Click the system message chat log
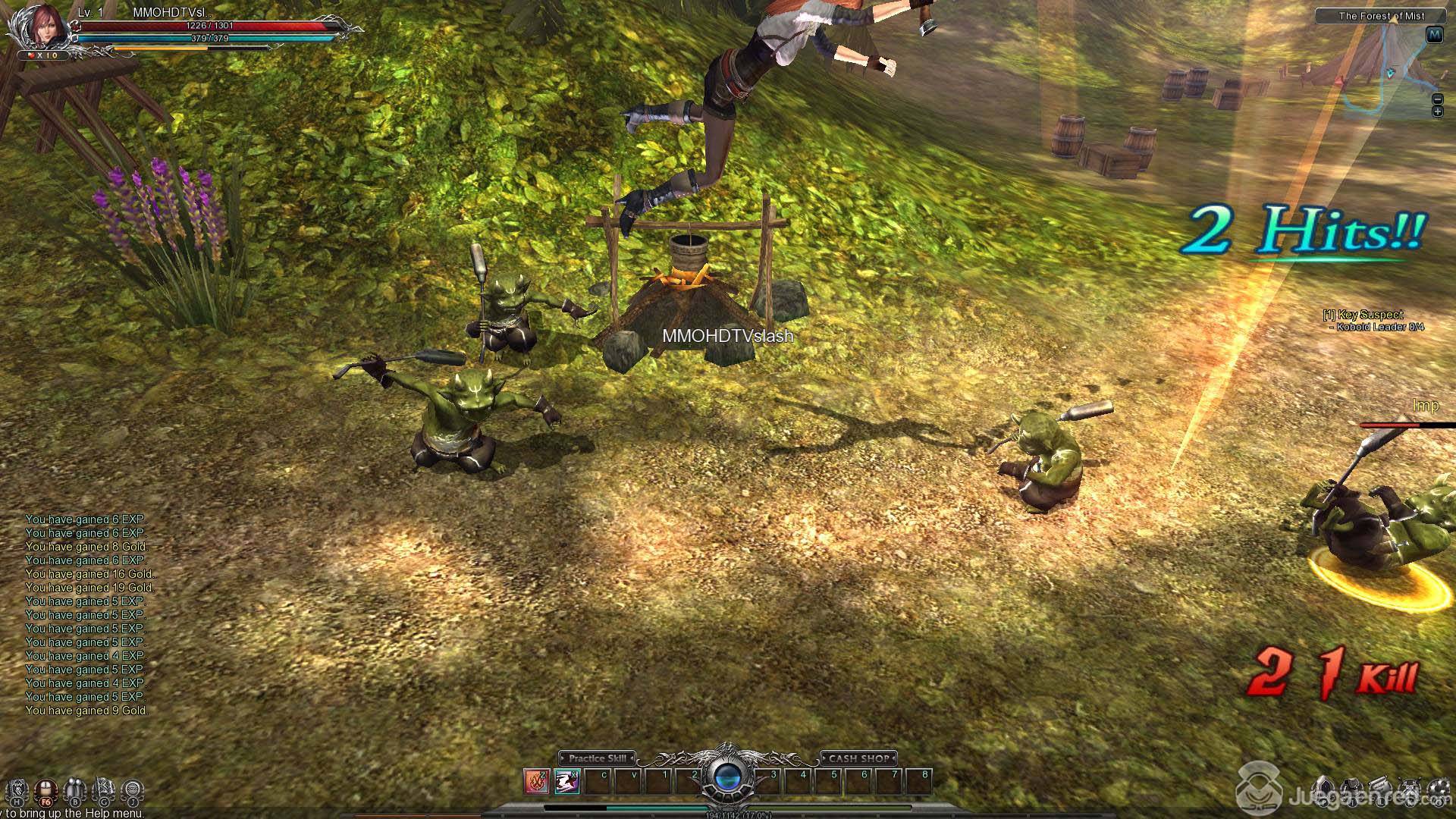The width and height of the screenshot is (1456, 819). (87, 615)
